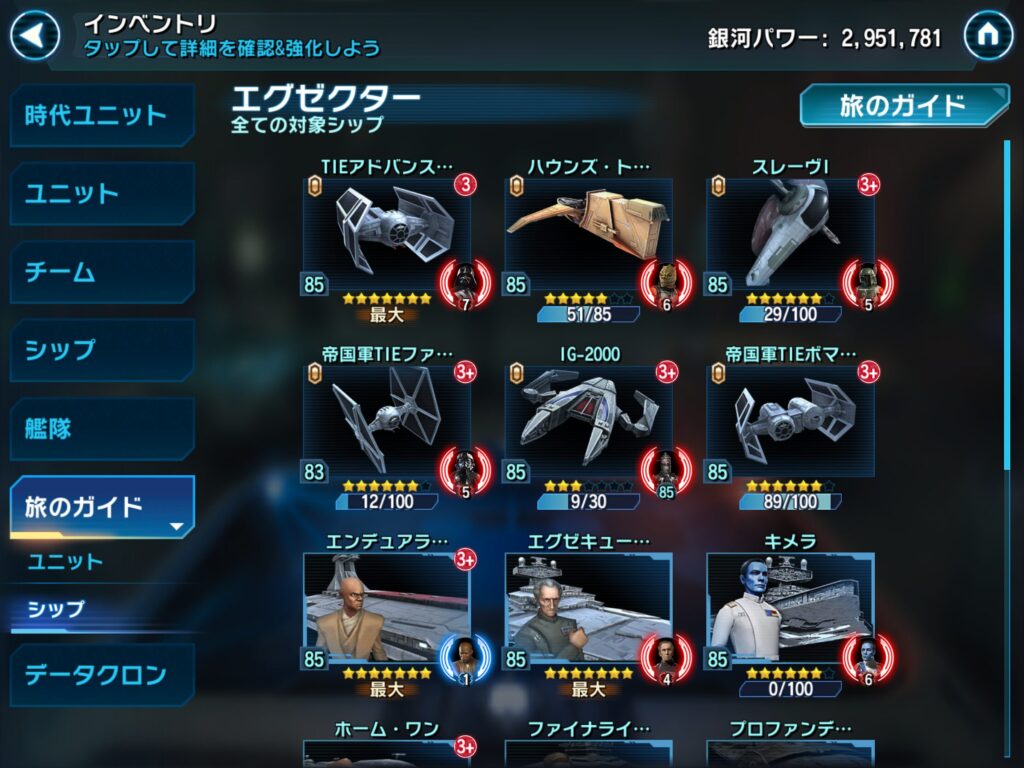Select the ユニット main menu entry

(x=102, y=193)
